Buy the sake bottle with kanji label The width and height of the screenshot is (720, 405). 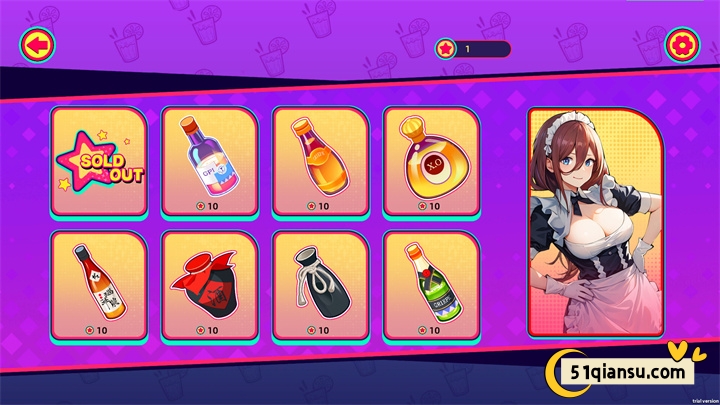[x=99, y=286]
